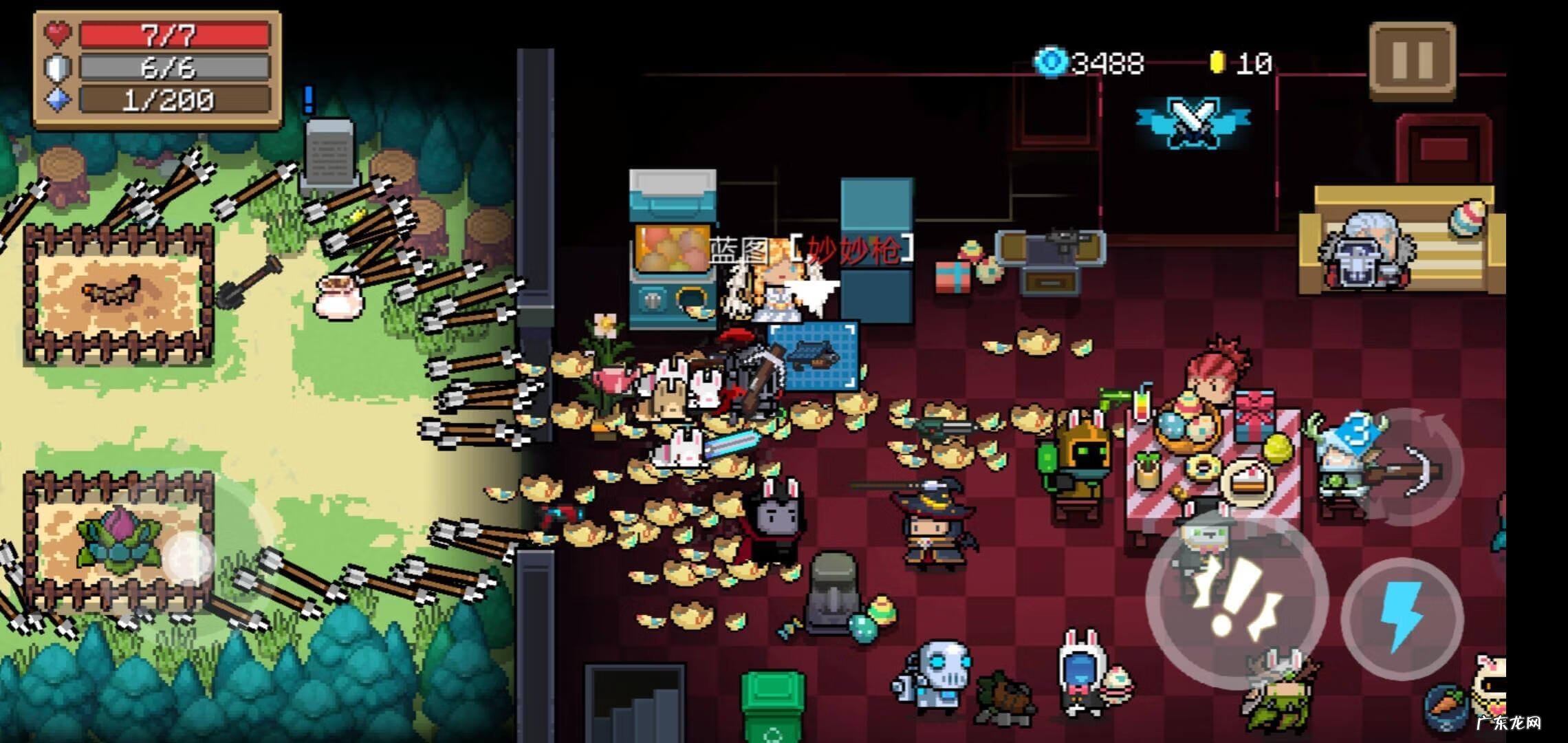Pause the game with the pause button

(1412, 61)
